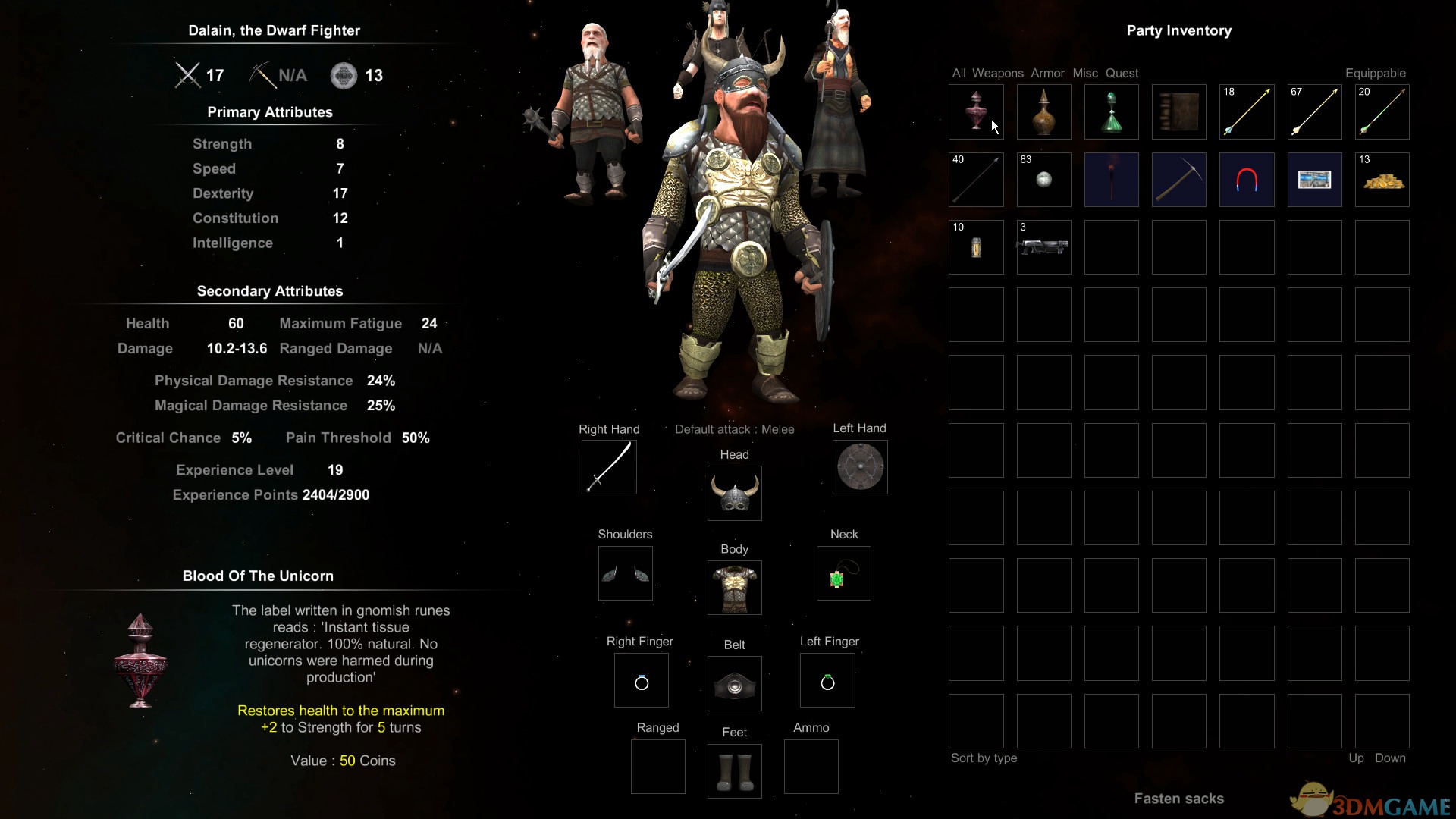Show the Armor inventory category
1456x819 pixels.
pyautogui.click(x=1047, y=74)
